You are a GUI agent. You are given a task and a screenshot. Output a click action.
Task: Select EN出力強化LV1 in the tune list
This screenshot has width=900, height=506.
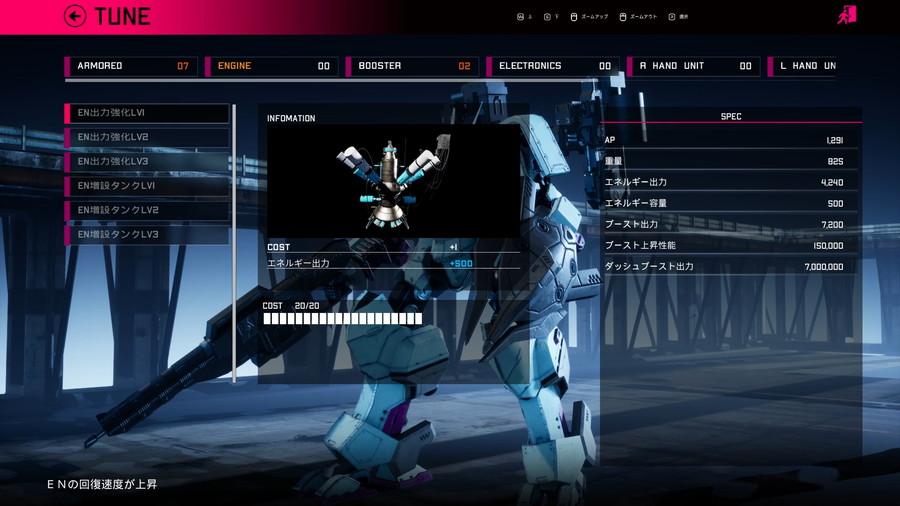click(x=148, y=113)
